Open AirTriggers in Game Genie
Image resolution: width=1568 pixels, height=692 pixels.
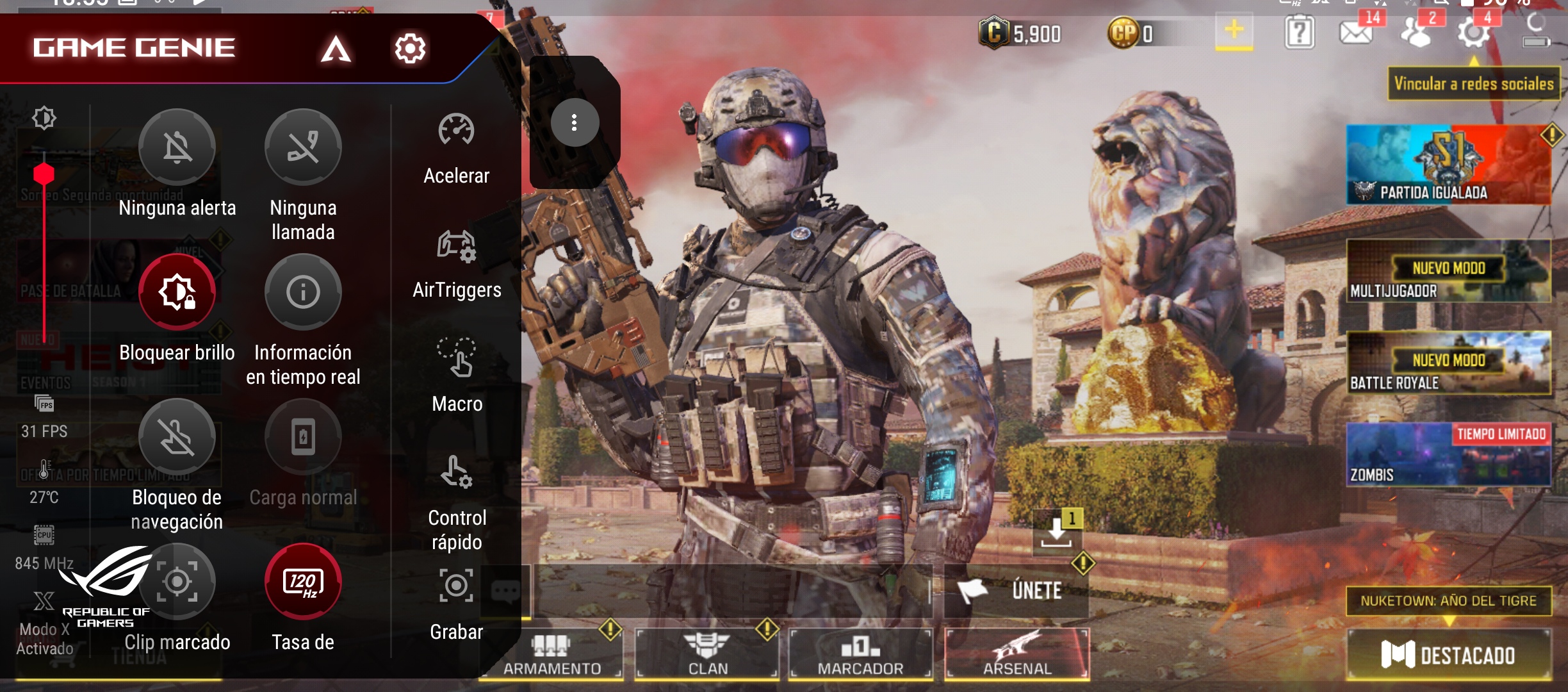click(457, 263)
